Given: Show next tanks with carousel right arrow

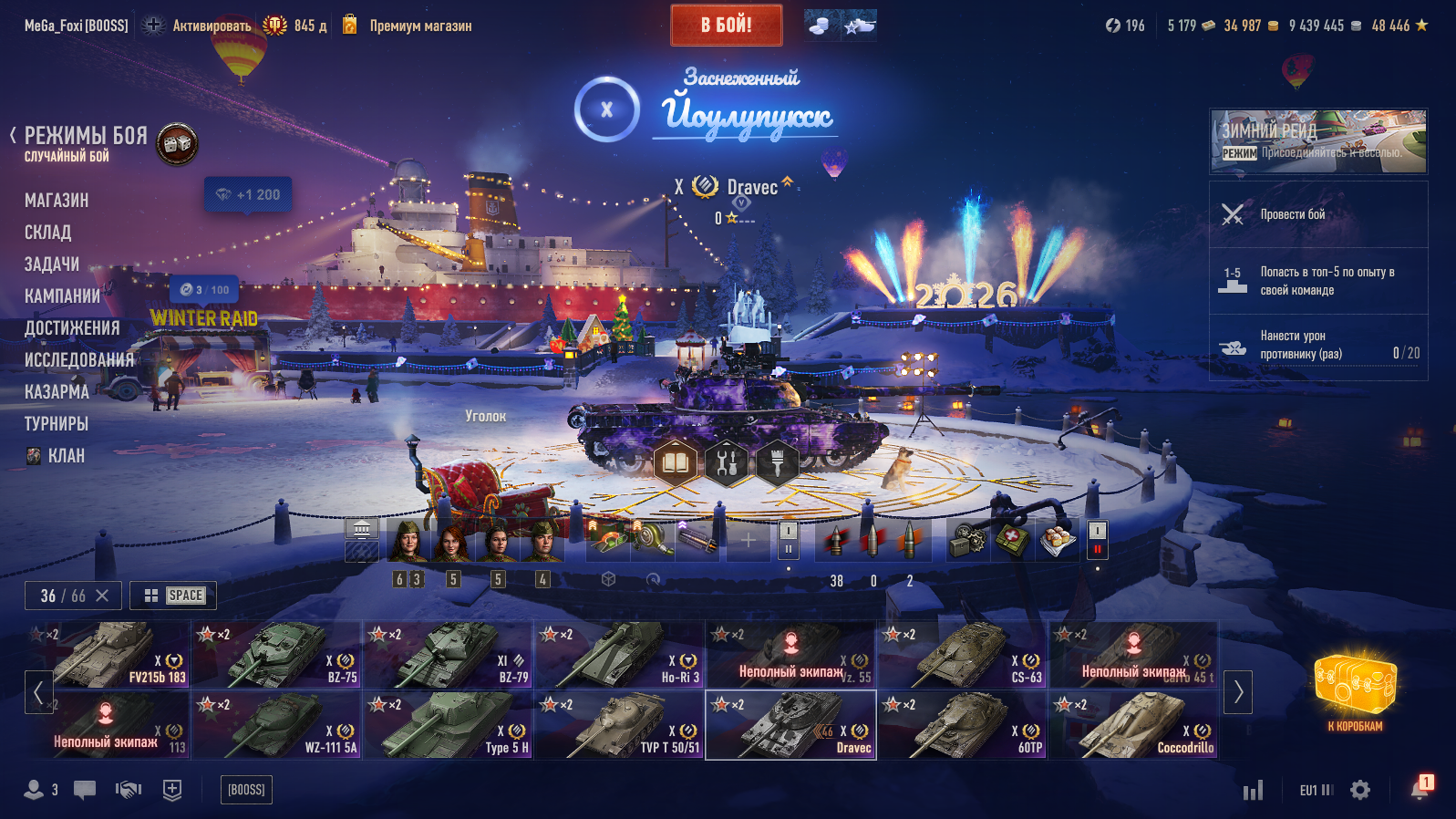Looking at the screenshot, I should (1238, 692).
